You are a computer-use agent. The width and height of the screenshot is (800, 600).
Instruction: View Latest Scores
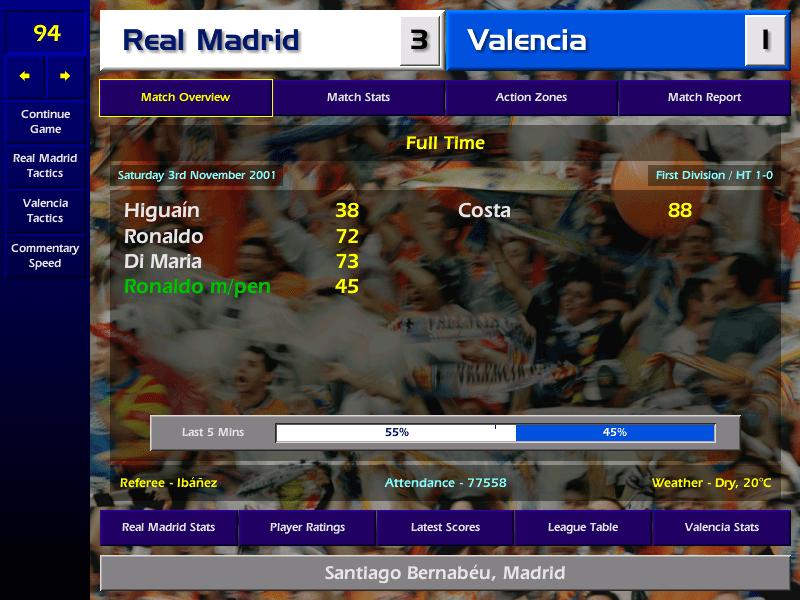[445, 527]
